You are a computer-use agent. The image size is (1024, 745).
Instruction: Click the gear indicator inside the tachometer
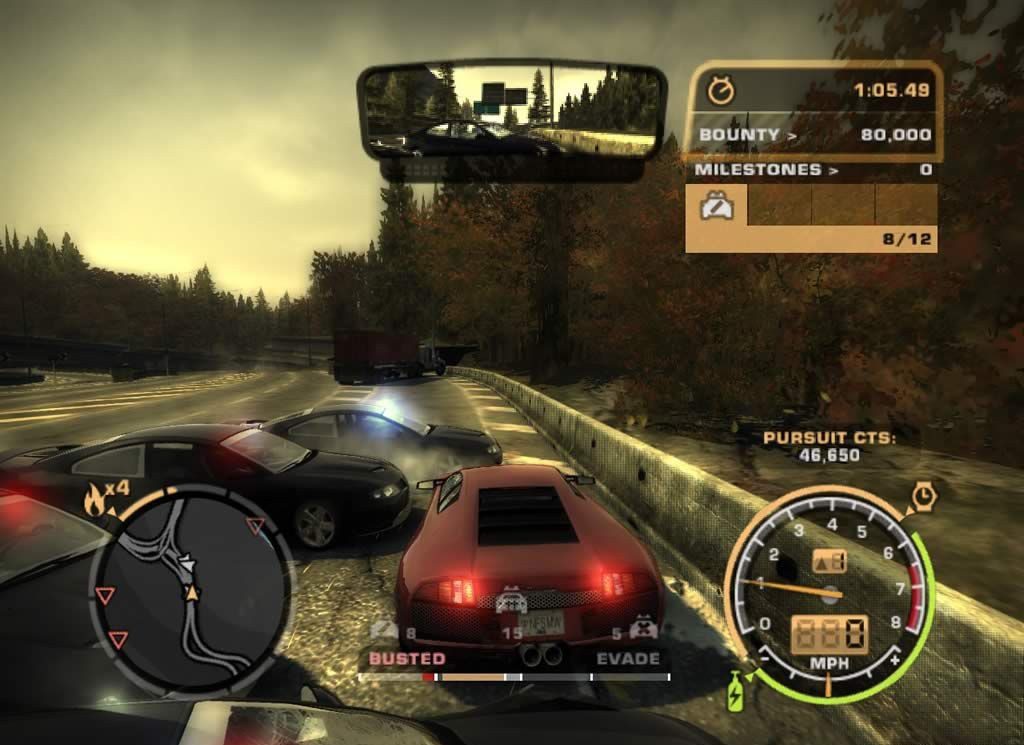click(830, 561)
